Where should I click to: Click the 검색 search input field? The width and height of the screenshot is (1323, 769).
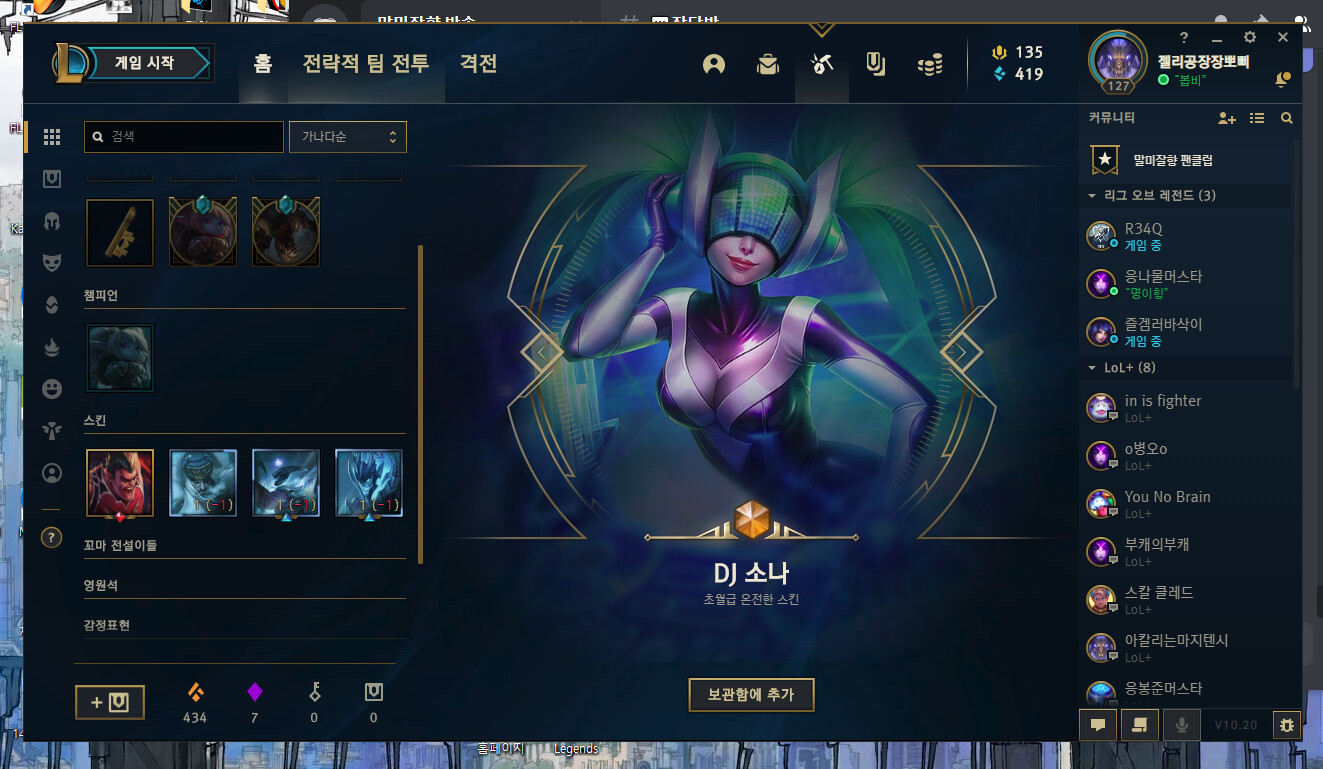pos(183,137)
